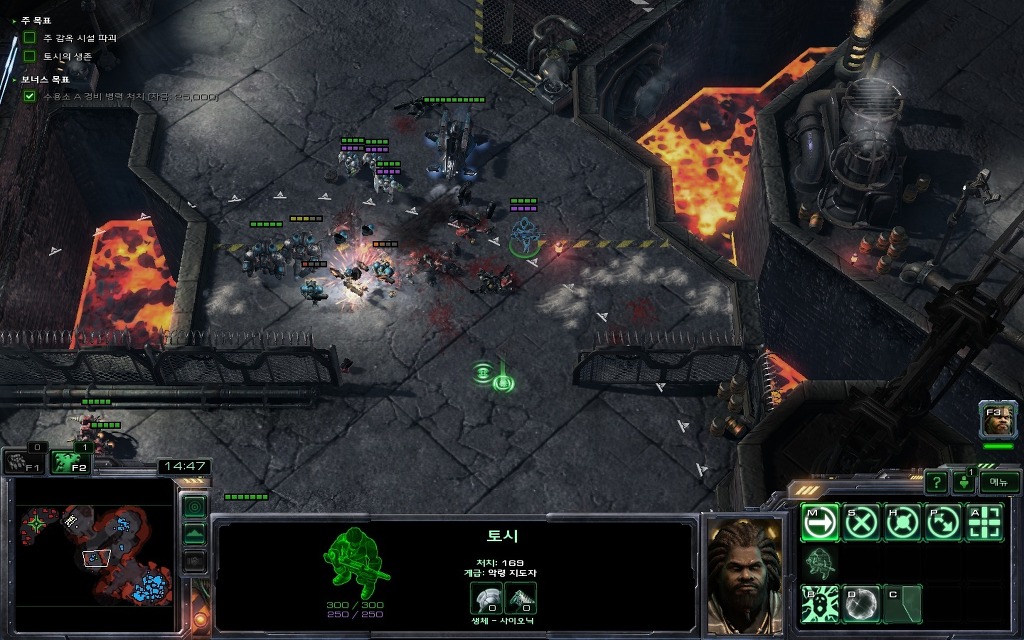This screenshot has height=640, width=1024.
Task: Issue the Stop command
Action: click(861, 522)
